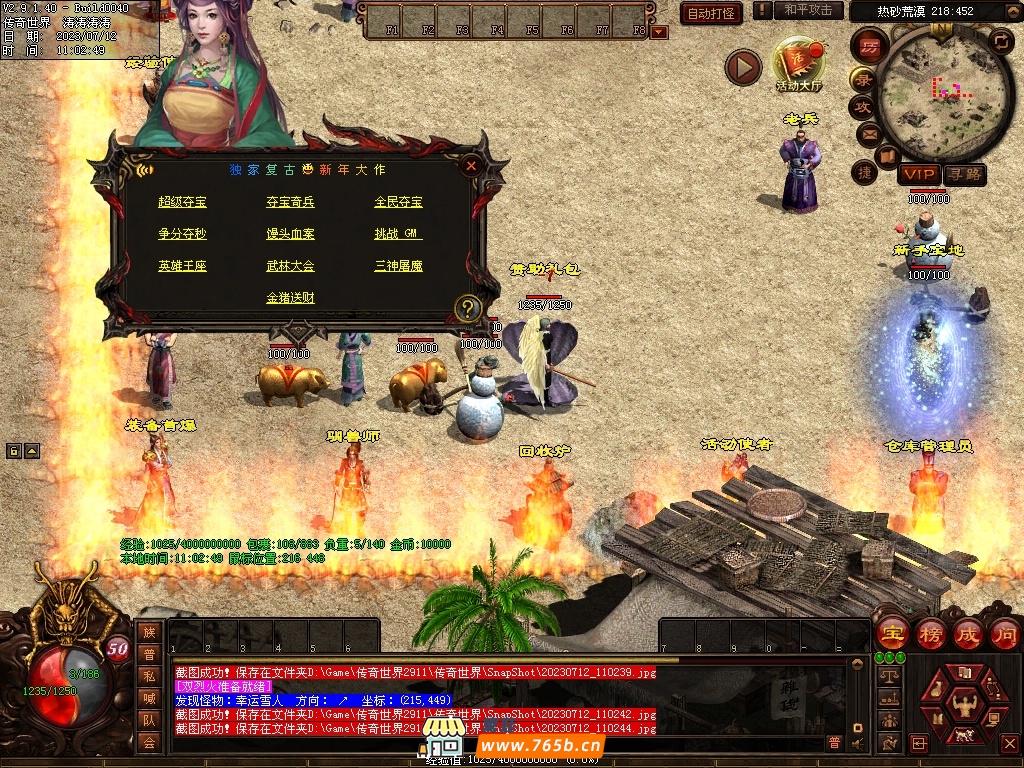Open the 活动大厅 activity hall icon
Image resolution: width=1024 pixels, height=768 pixels.
pyautogui.click(x=799, y=64)
